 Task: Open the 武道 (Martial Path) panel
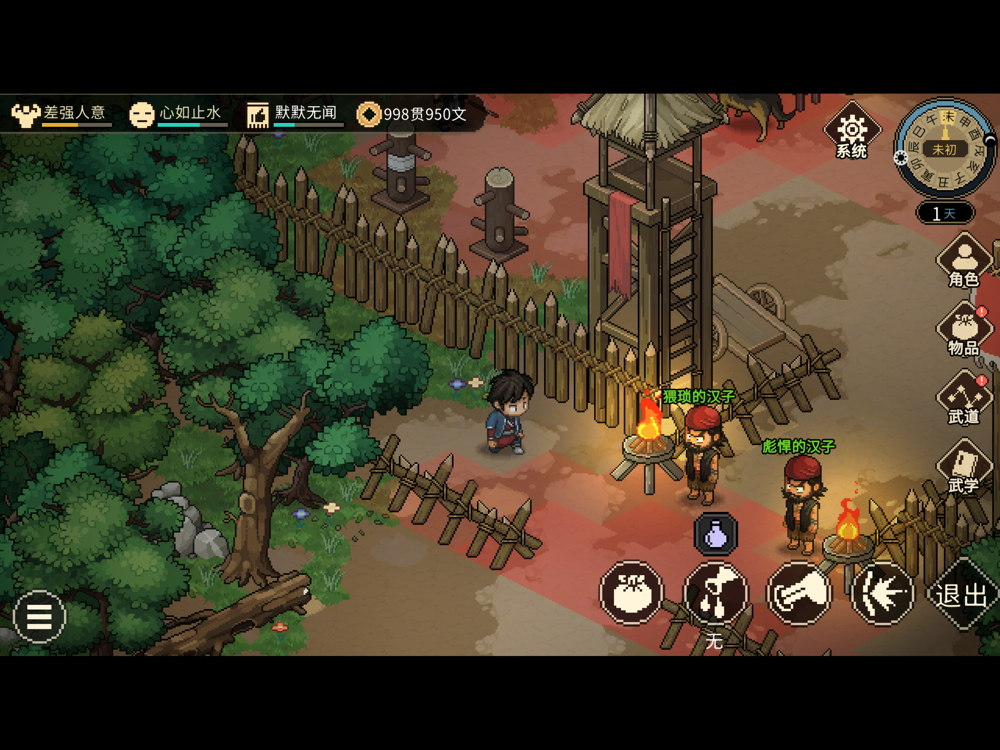(x=963, y=397)
